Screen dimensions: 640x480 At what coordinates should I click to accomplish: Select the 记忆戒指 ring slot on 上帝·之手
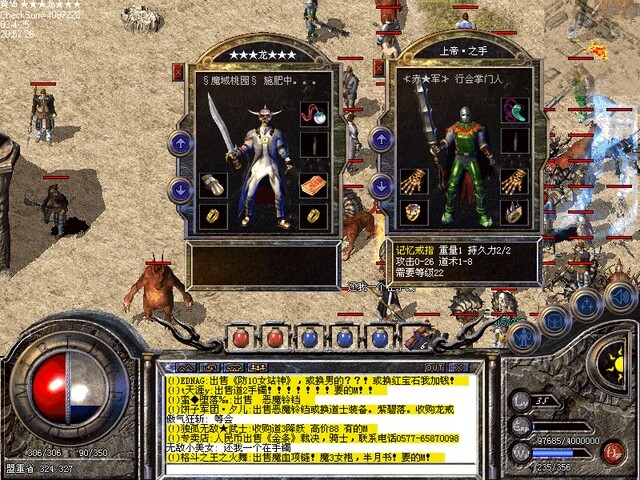pos(514,212)
